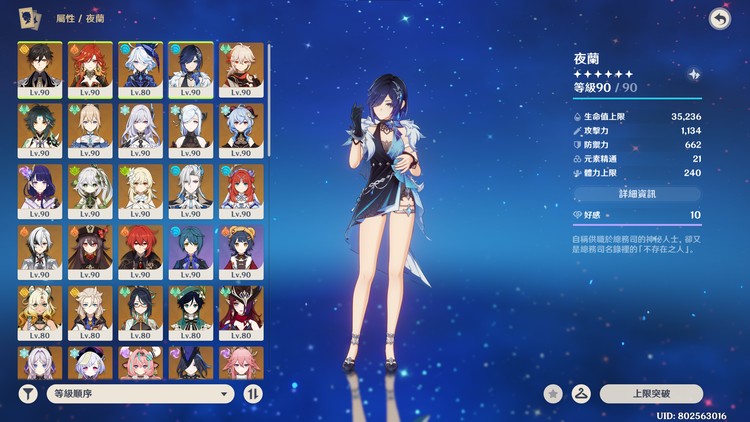Select Ganyu's character portrait
The image size is (750, 422).
[x=241, y=129]
